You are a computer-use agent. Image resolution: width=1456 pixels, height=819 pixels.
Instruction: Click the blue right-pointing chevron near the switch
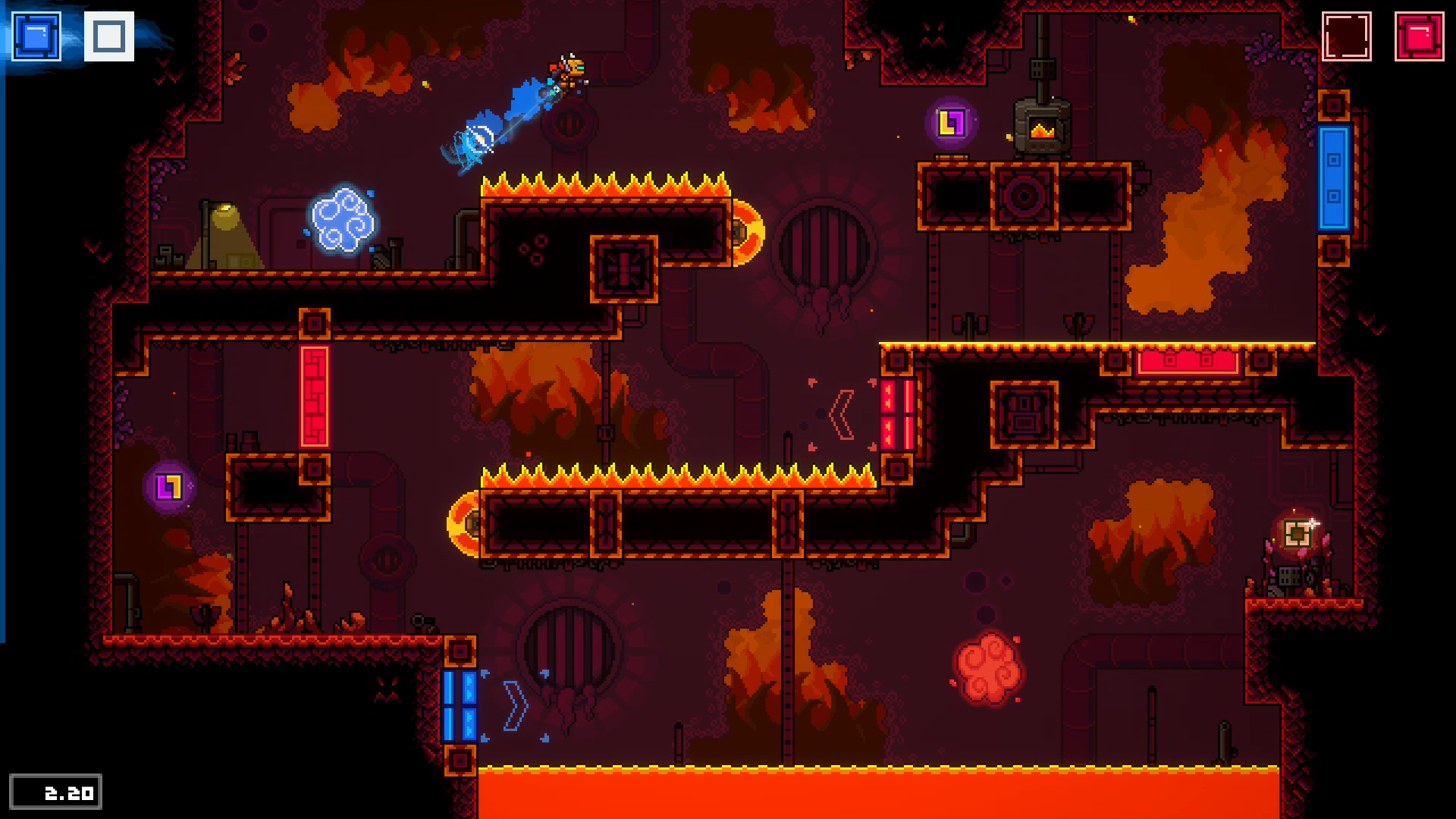pyautogui.click(x=516, y=705)
